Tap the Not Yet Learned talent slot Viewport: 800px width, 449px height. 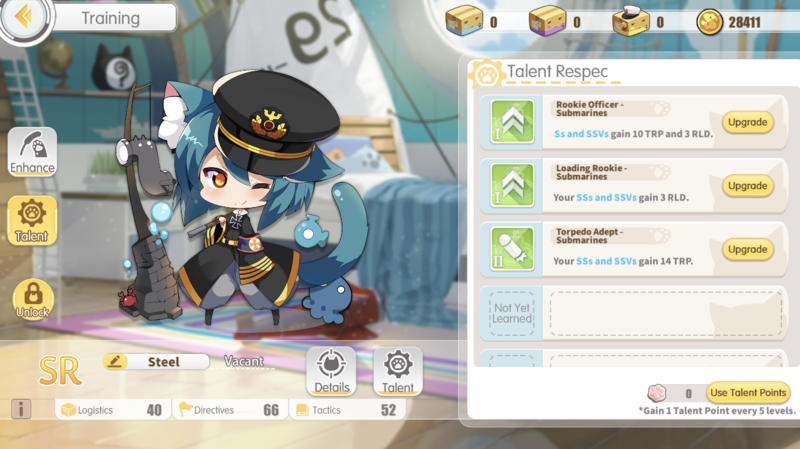tap(512, 313)
